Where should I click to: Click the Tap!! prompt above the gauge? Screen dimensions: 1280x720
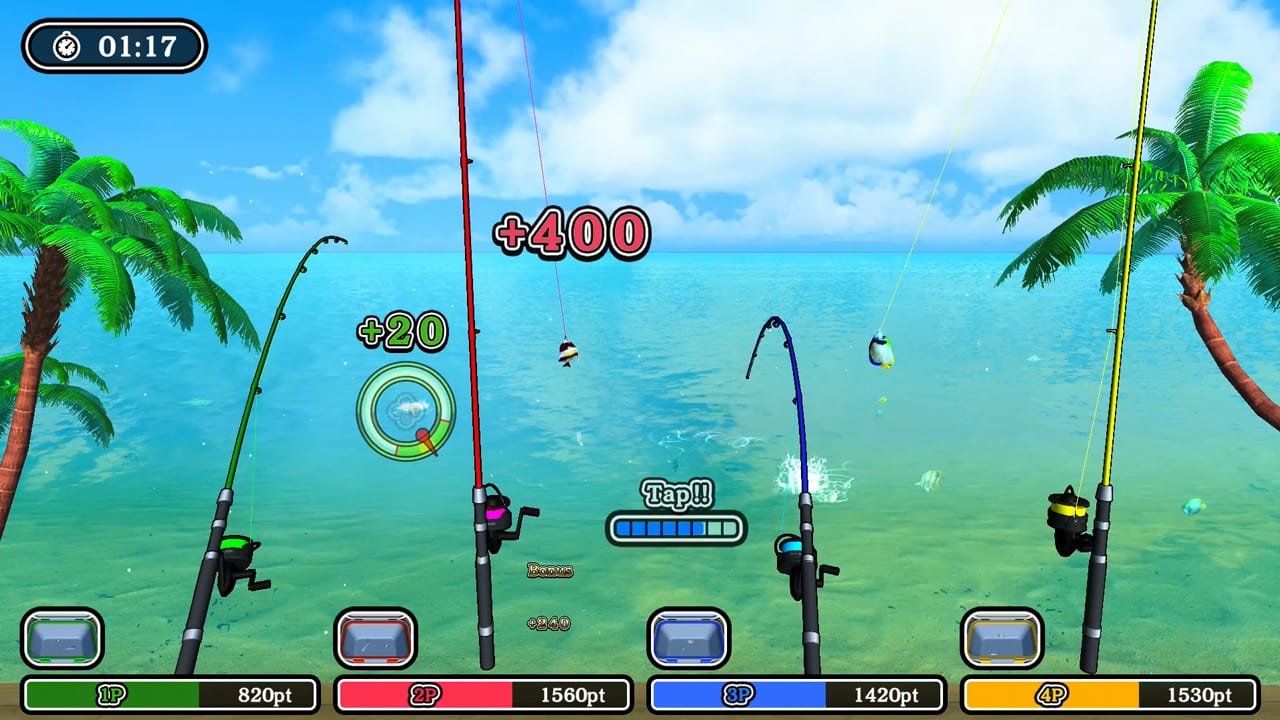click(678, 494)
